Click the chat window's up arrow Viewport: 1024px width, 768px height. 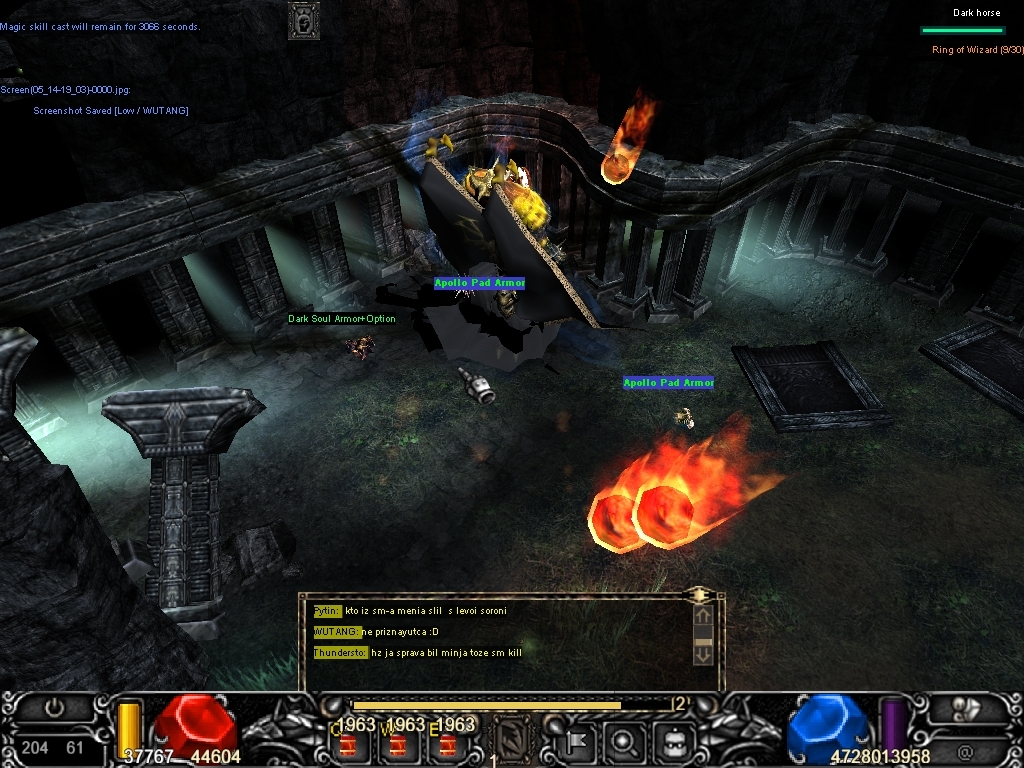click(x=703, y=617)
